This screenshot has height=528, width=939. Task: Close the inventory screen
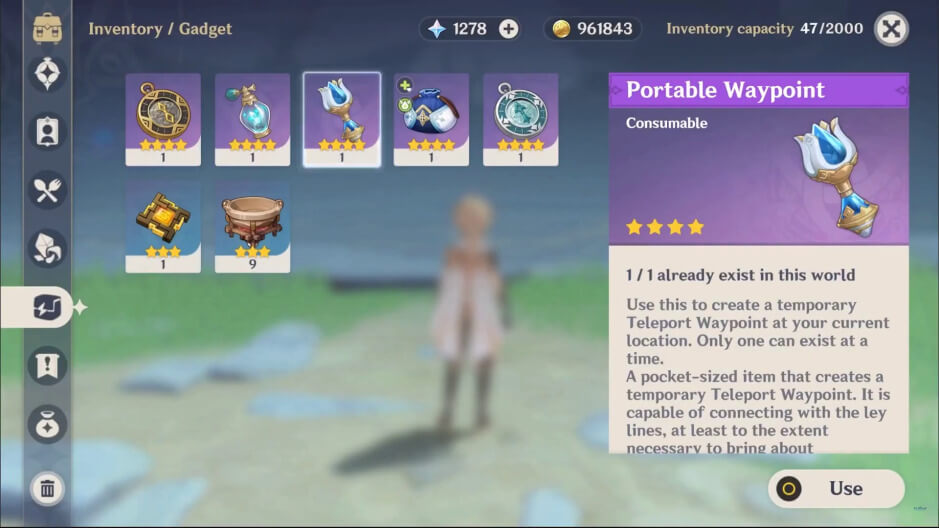pyautogui.click(x=891, y=29)
